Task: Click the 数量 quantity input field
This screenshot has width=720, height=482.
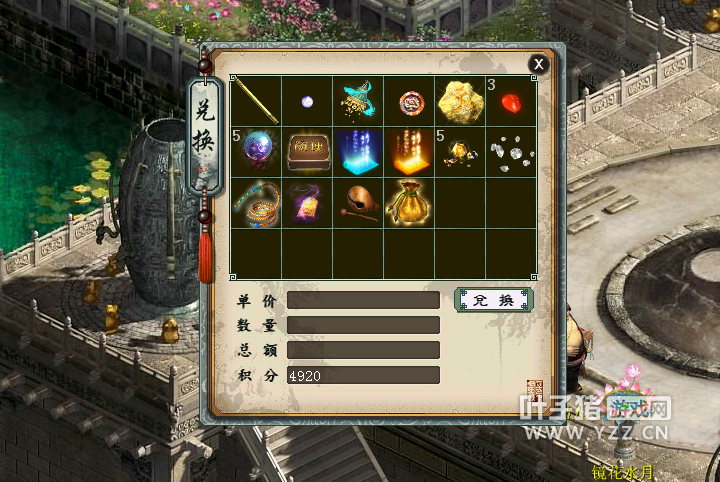Action: click(x=363, y=325)
